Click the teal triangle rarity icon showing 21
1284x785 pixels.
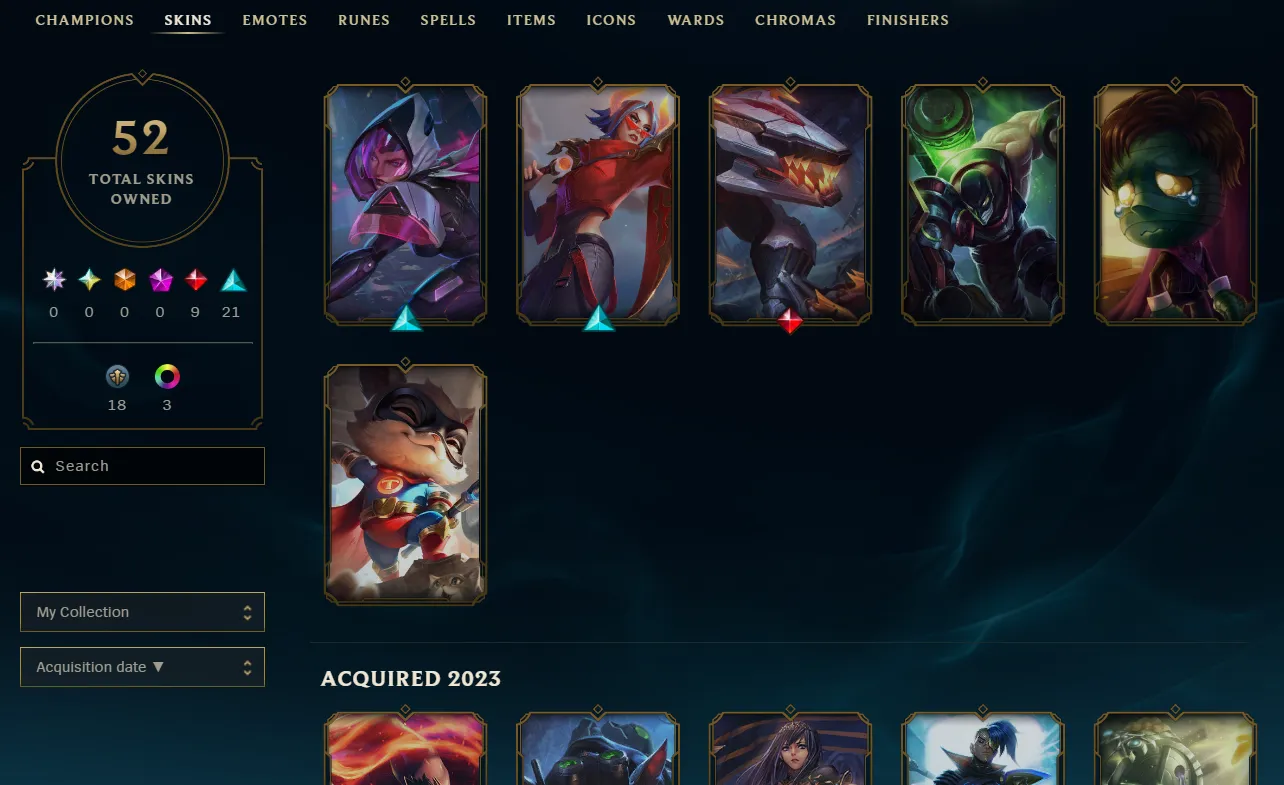(232, 280)
